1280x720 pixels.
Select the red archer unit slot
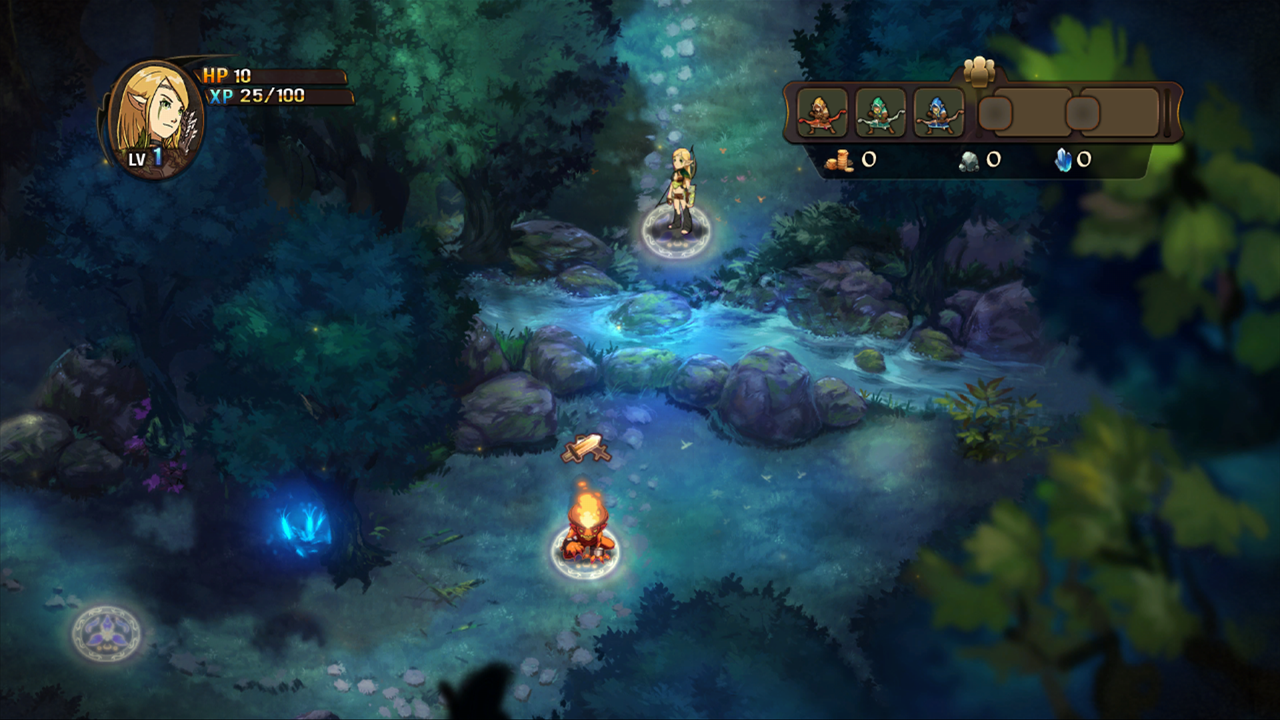click(822, 113)
